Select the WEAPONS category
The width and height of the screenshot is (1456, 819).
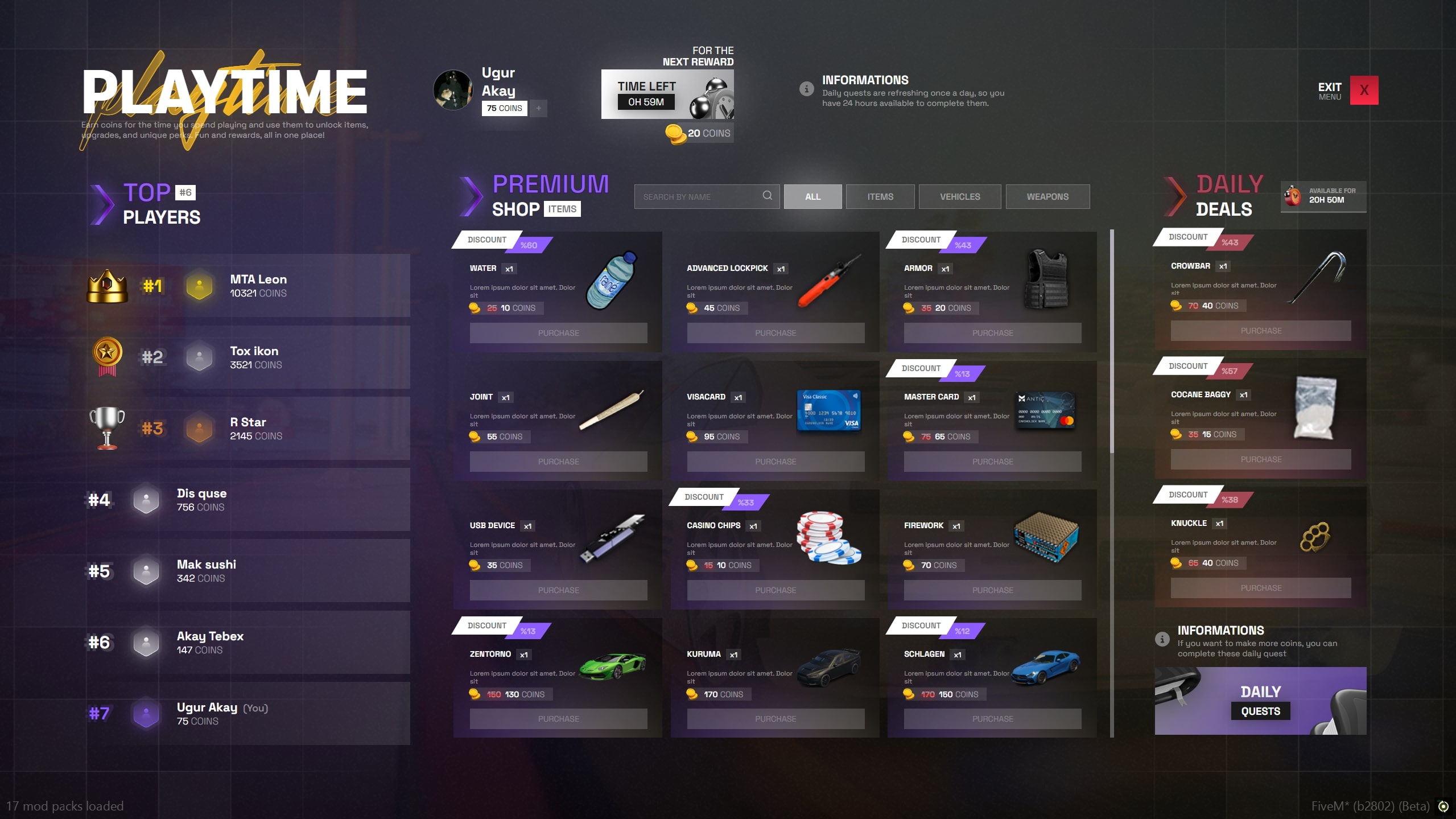pos(1047,196)
